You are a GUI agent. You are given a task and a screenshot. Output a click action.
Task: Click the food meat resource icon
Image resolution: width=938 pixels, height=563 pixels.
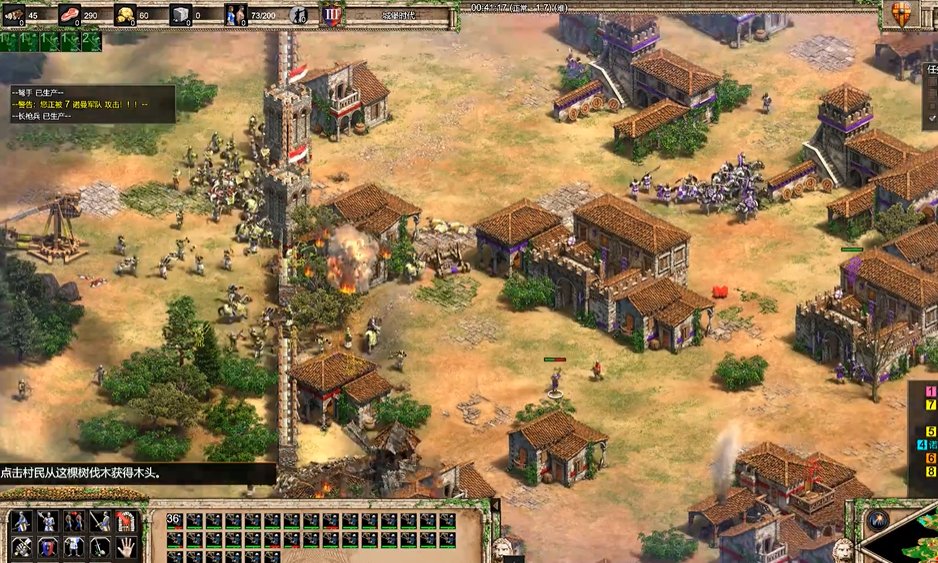(70, 14)
